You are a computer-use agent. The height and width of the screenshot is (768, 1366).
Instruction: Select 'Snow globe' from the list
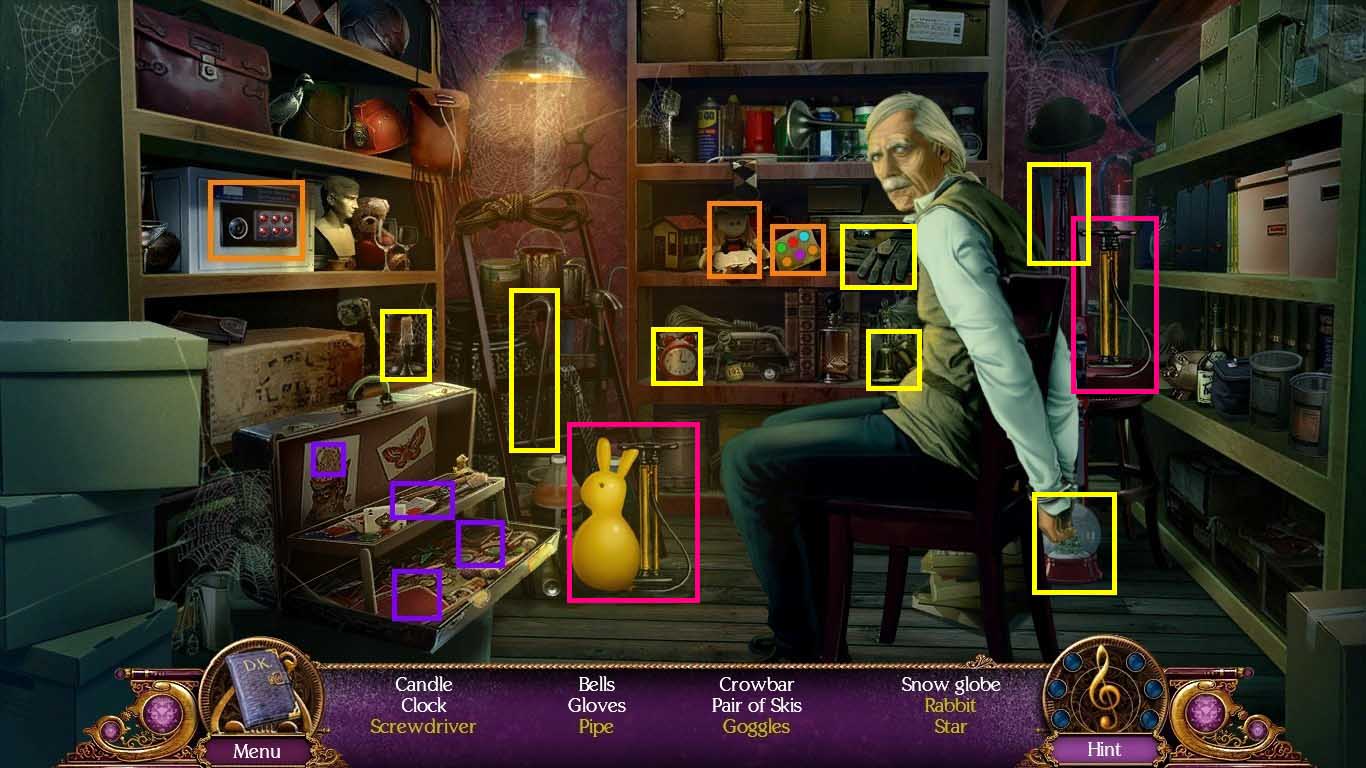pyautogui.click(x=950, y=684)
